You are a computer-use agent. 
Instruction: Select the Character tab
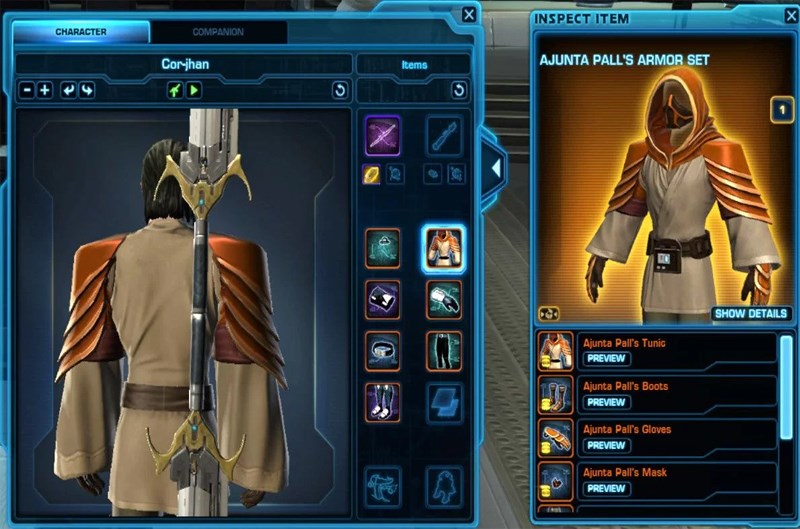click(x=81, y=32)
